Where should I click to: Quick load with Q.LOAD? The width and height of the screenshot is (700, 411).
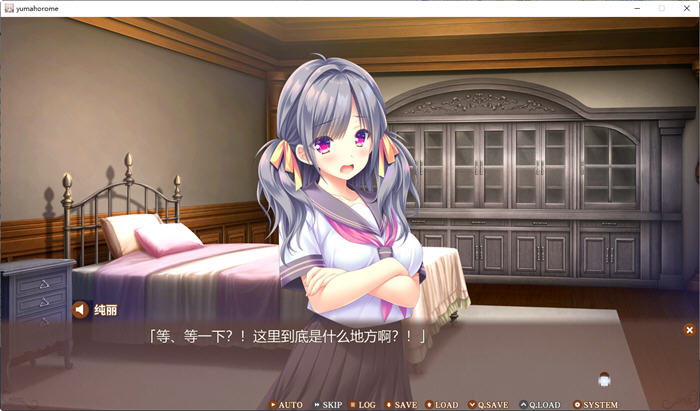(540, 405)
